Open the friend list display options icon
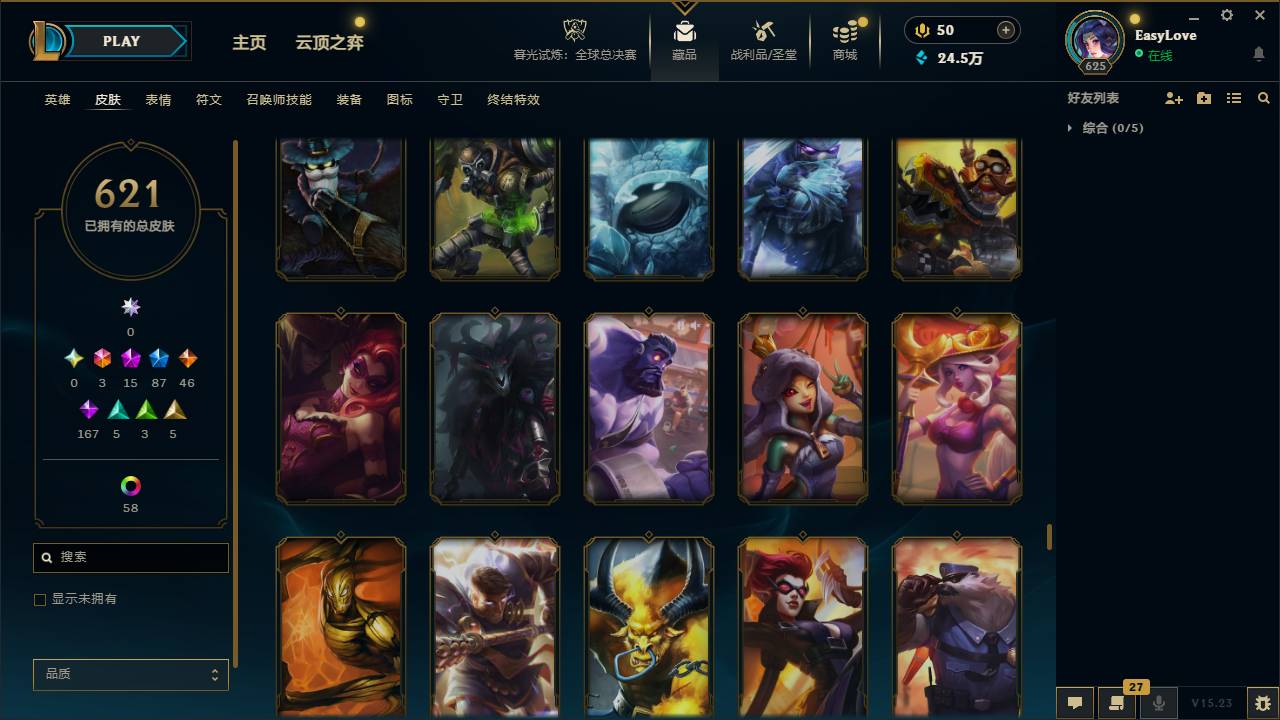This screenshot has width=1280, height=720. pos(1234,97)
